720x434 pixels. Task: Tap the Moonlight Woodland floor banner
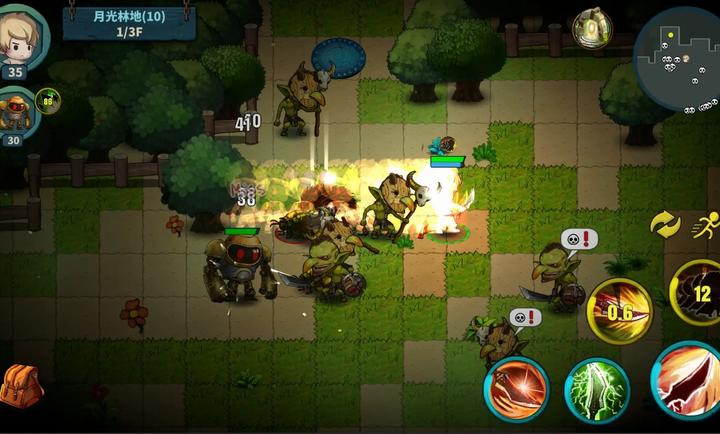pyautogui.click(x=128, y=22)
